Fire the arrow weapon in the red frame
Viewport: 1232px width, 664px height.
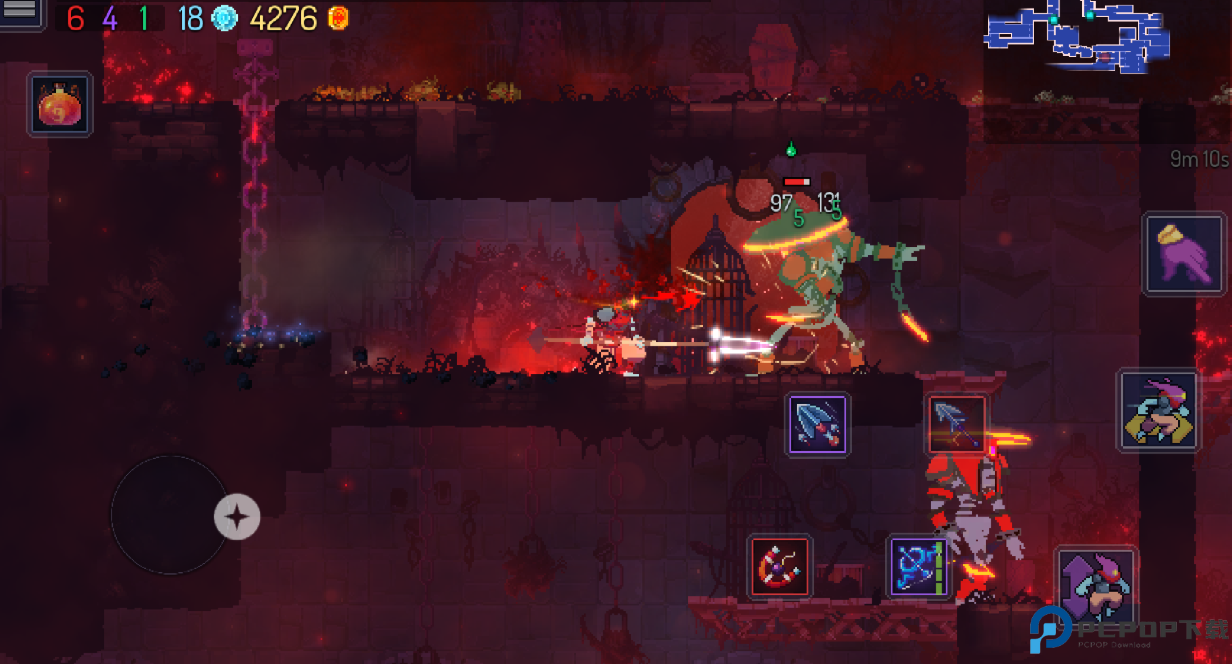(x=957, y=423)
